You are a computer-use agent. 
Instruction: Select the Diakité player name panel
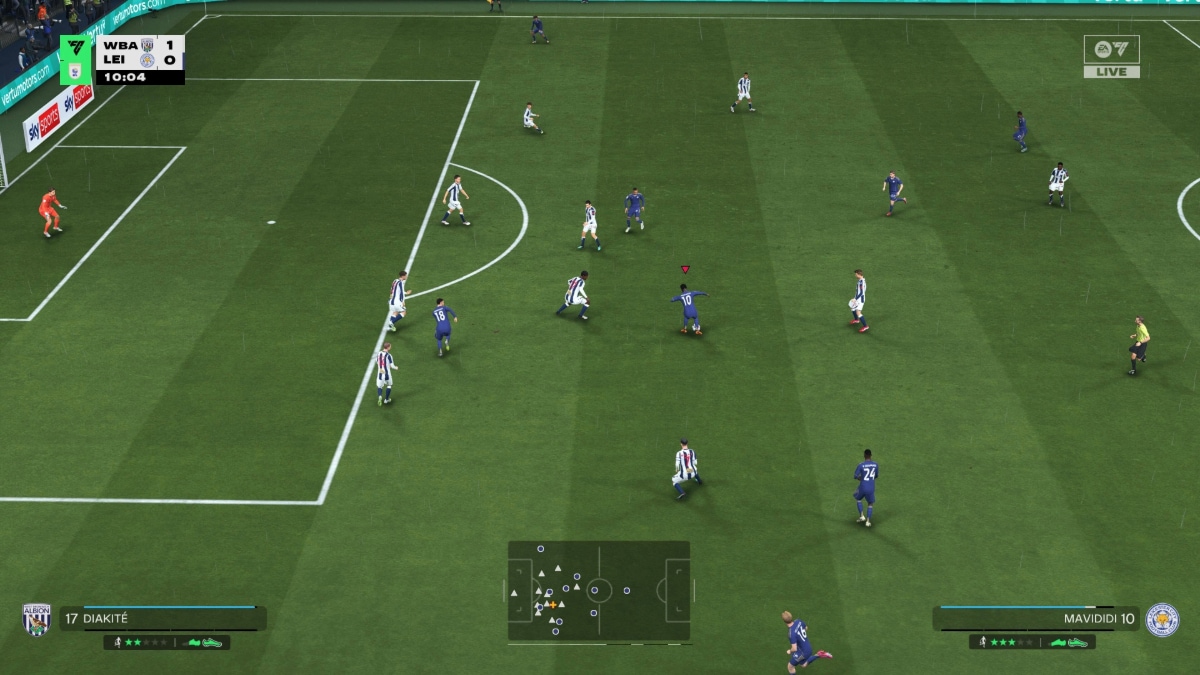162,618
